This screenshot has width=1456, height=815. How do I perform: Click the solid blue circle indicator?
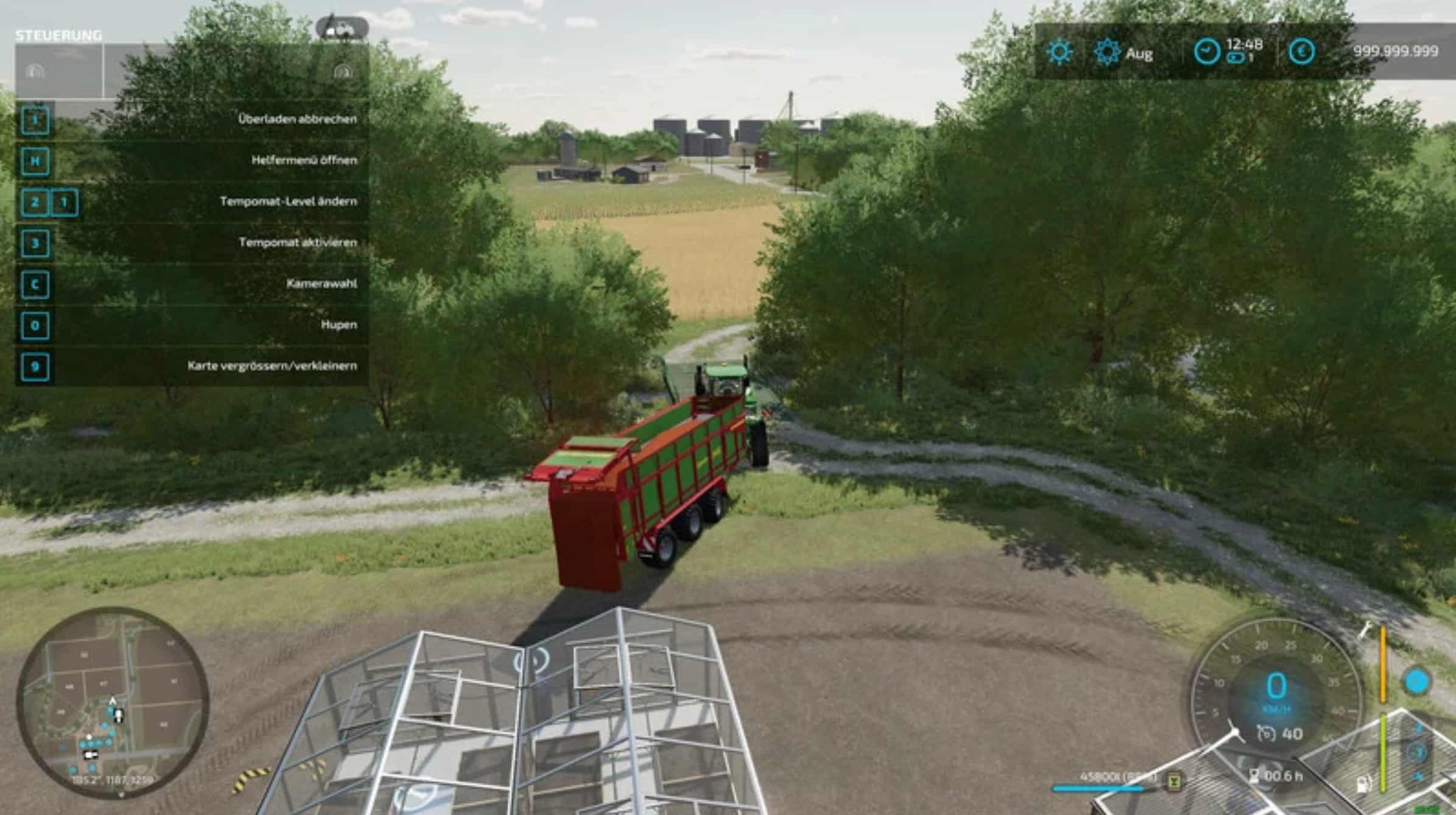click(1416, 682)
